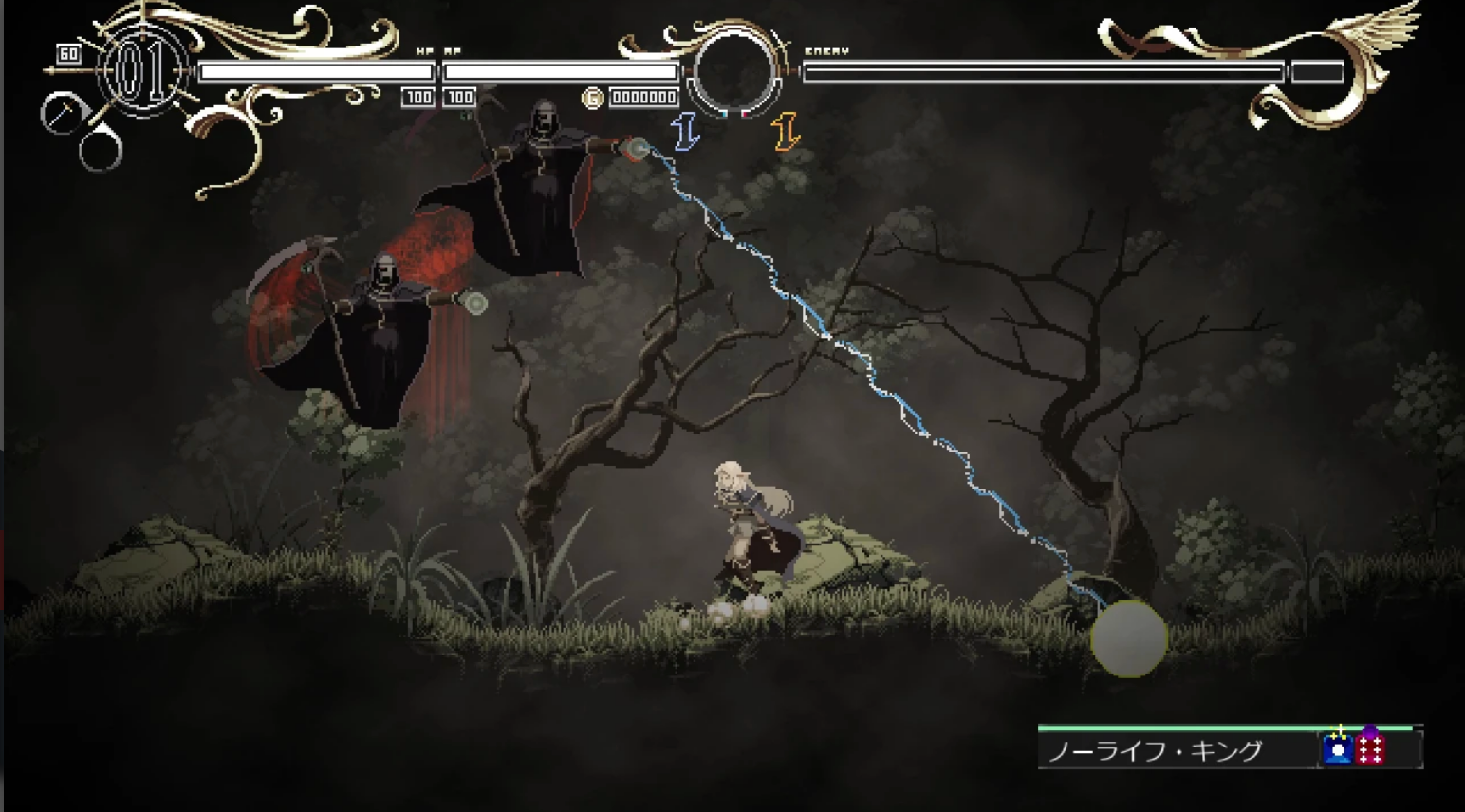Click the white MP bar
Viewport: 1465px width, 812px height.
tap(560, 71)
